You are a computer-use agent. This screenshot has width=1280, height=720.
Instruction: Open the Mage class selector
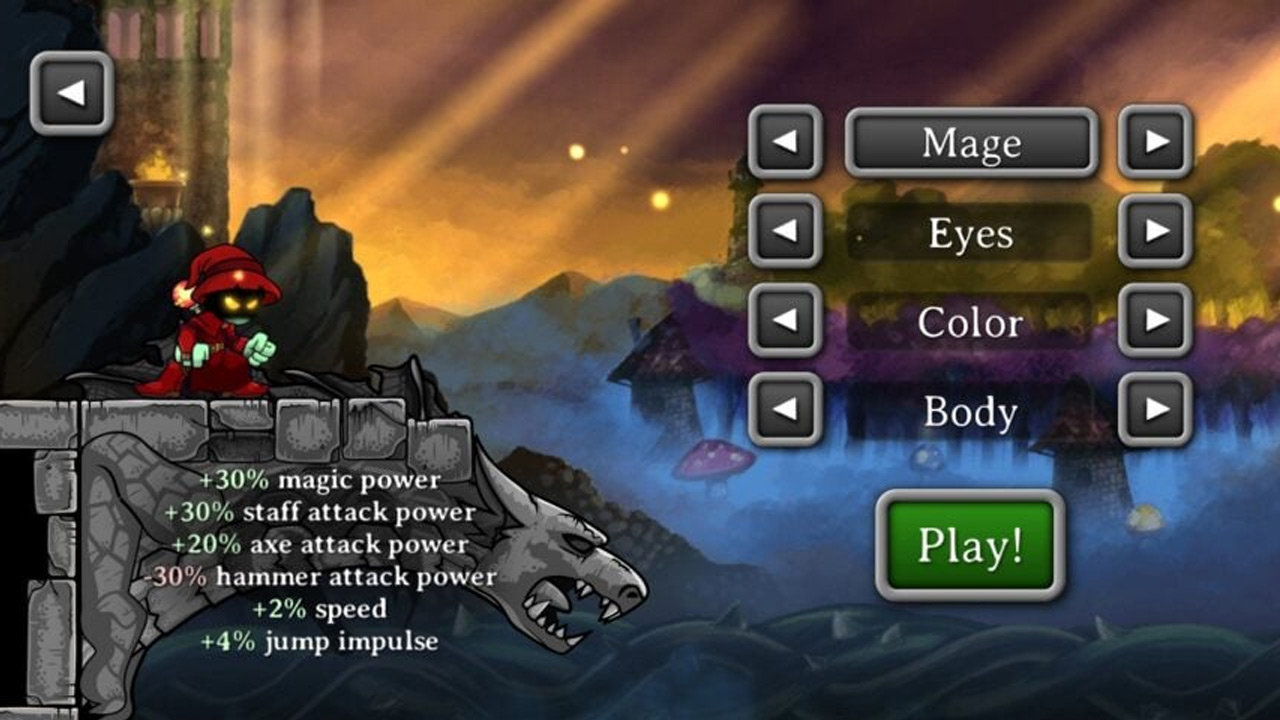971,143
